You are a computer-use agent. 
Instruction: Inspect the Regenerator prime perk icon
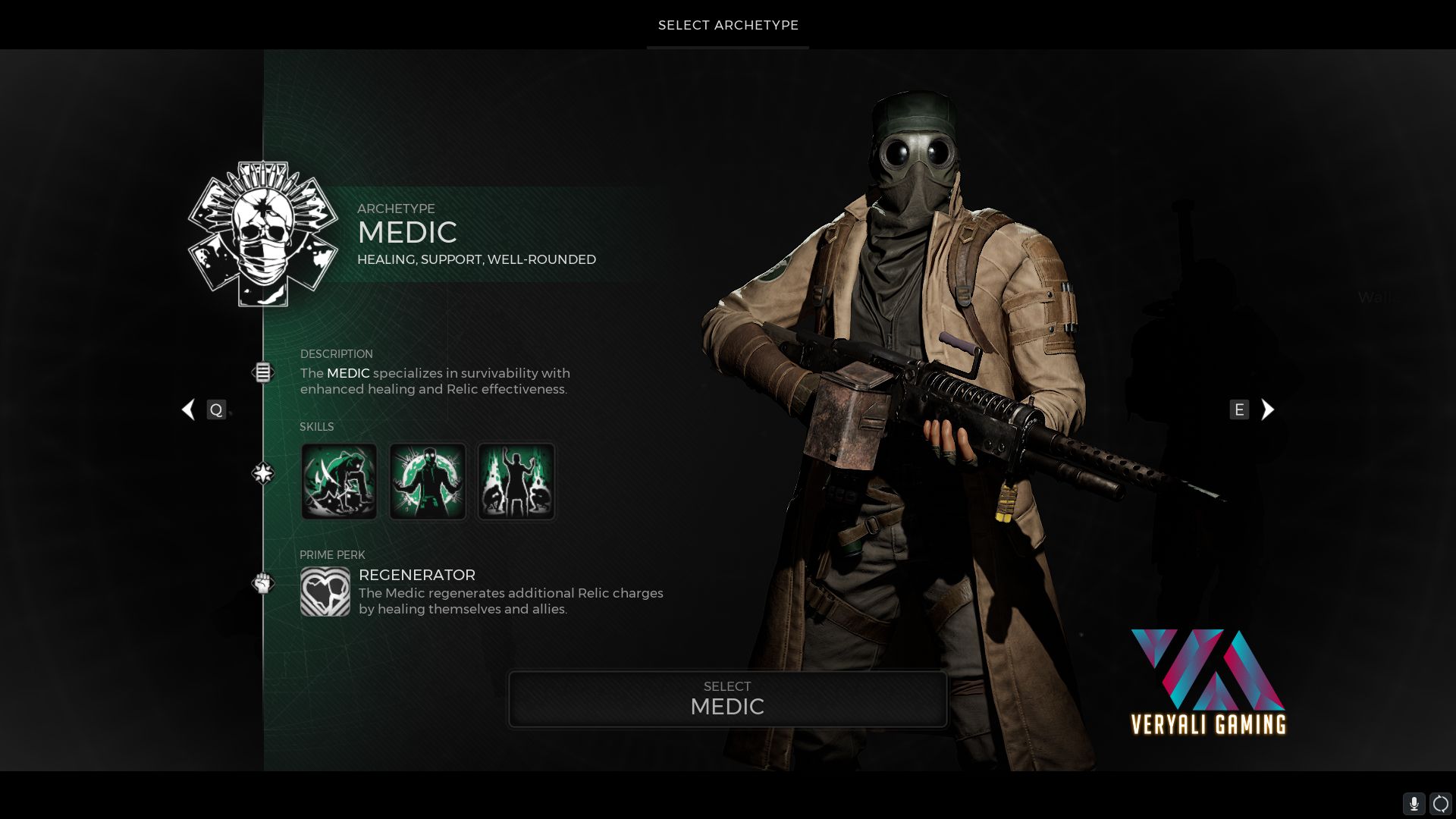[x=325, y=591]
